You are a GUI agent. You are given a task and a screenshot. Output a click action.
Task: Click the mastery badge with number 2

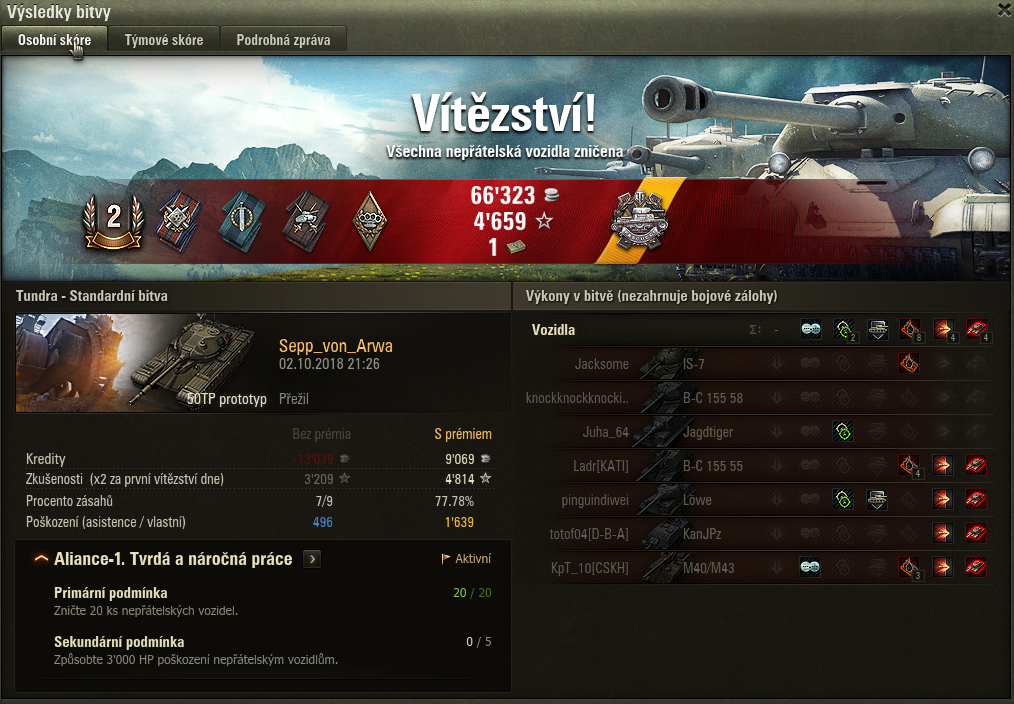coord(113,218)
